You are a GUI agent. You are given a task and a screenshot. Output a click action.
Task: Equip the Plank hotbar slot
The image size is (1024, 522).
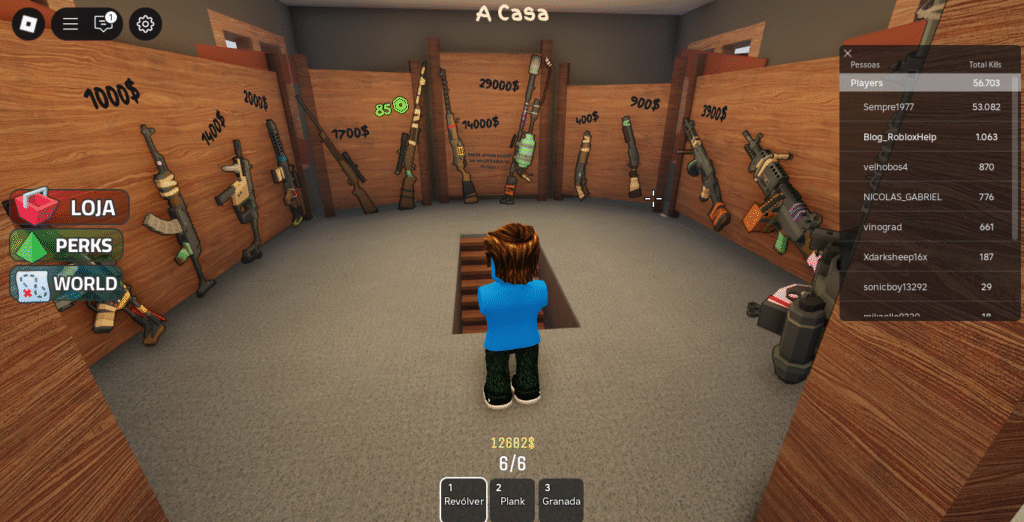(513, 498)
